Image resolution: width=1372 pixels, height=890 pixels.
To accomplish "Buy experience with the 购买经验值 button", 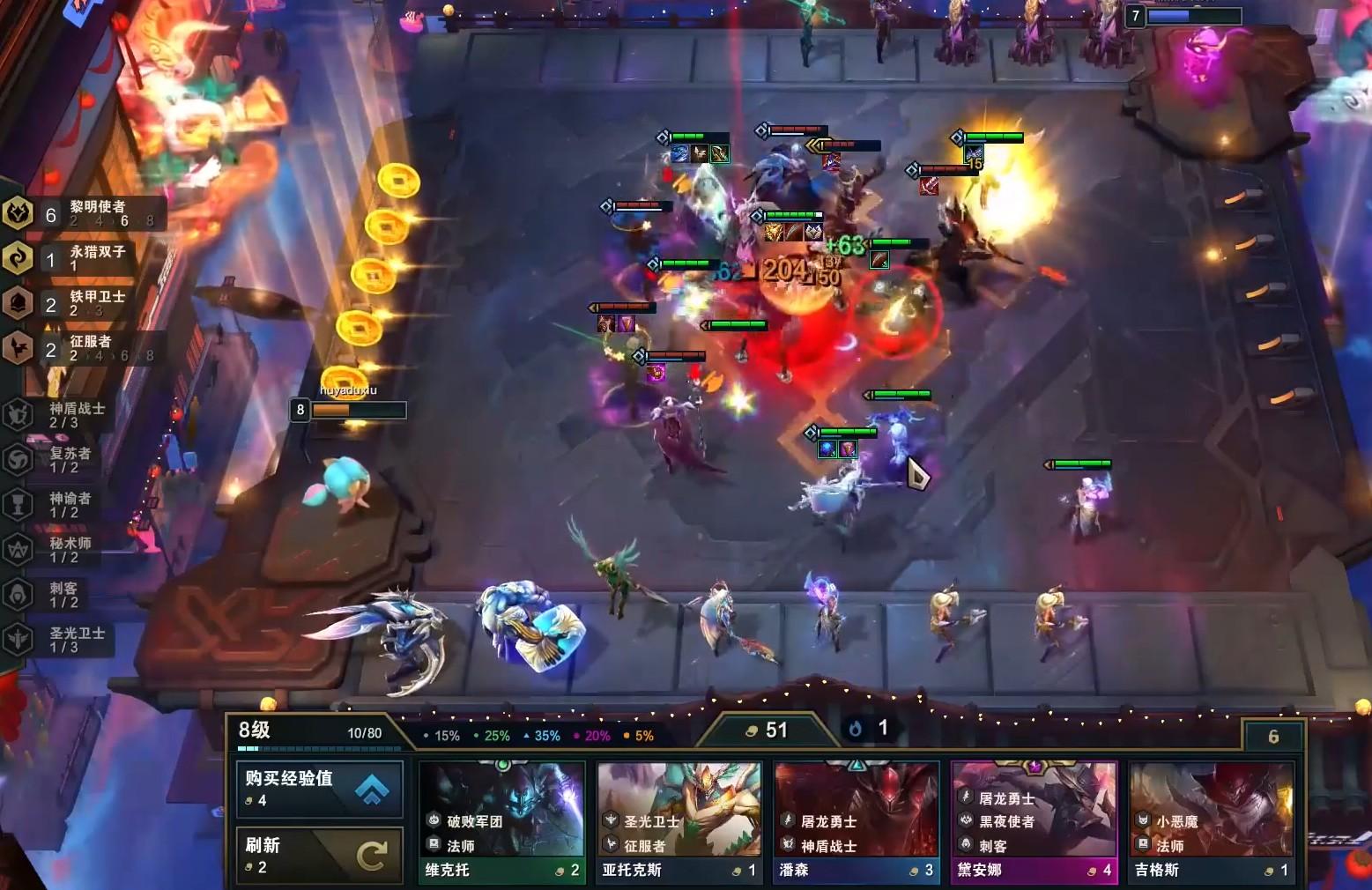I will pos(319,788).
